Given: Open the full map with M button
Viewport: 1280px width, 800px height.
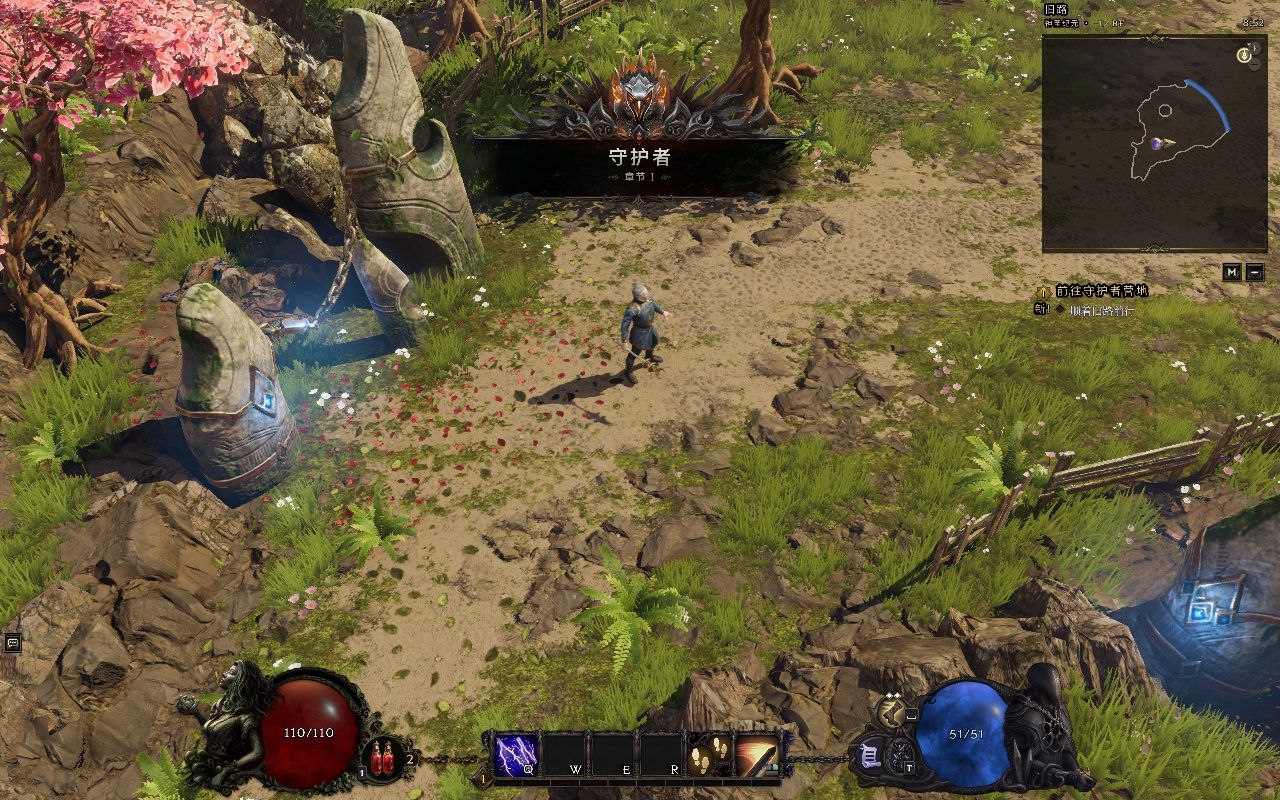Looking at the screenshot, I should (1233, 272).
